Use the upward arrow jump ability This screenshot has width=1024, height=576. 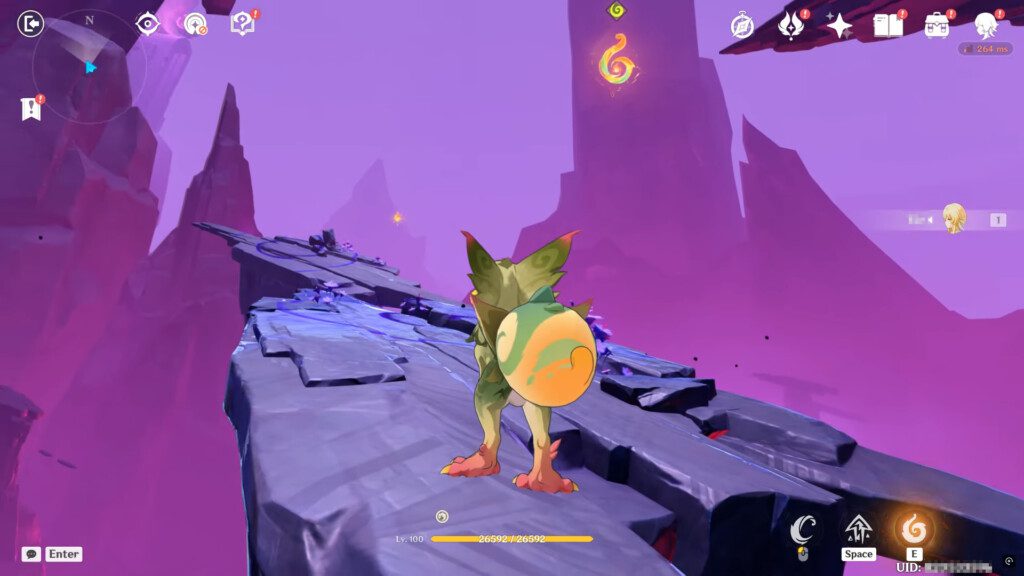click(x=858, y=529)
